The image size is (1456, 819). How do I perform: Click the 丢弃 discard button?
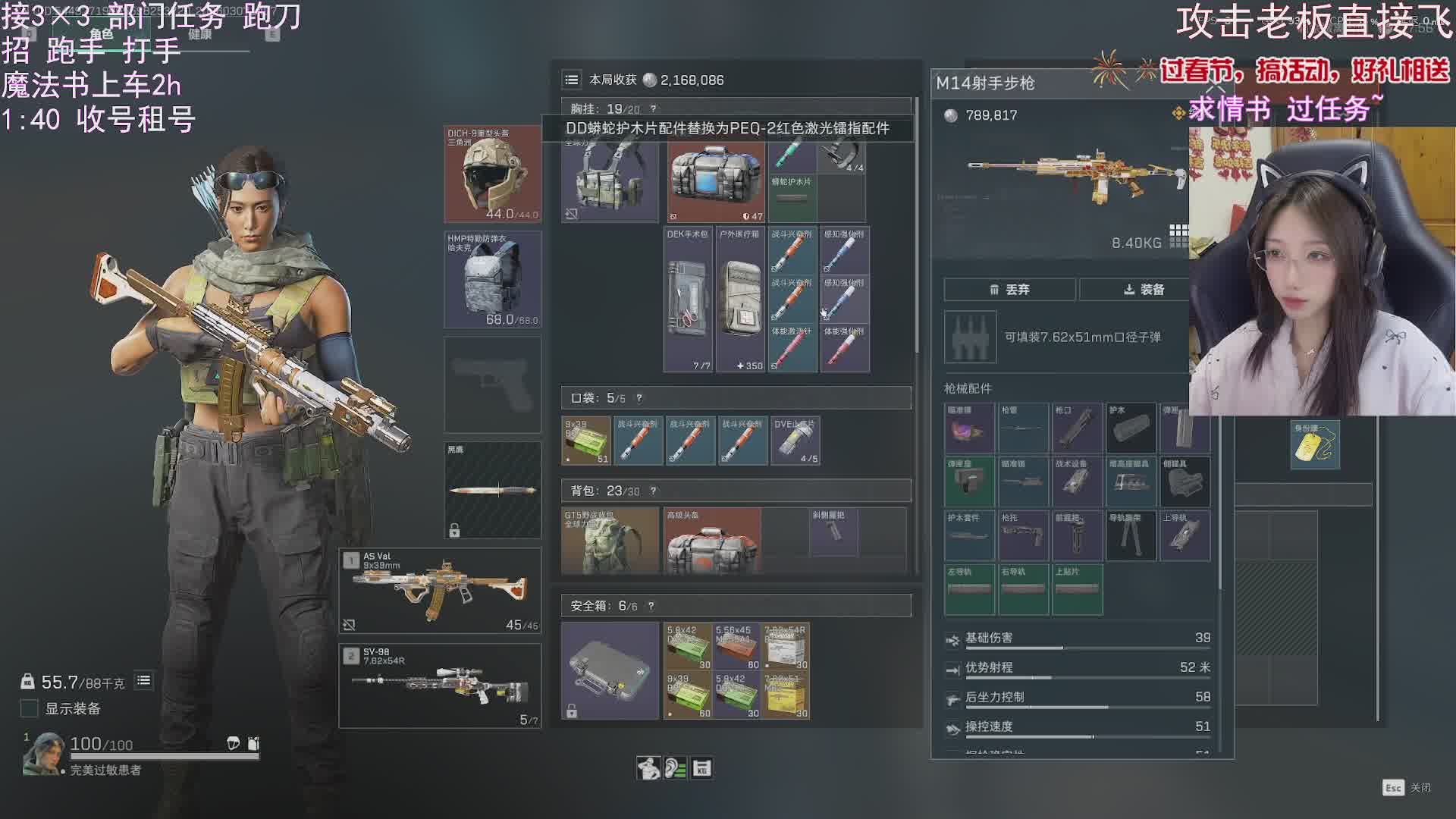tap(1009, 290)
